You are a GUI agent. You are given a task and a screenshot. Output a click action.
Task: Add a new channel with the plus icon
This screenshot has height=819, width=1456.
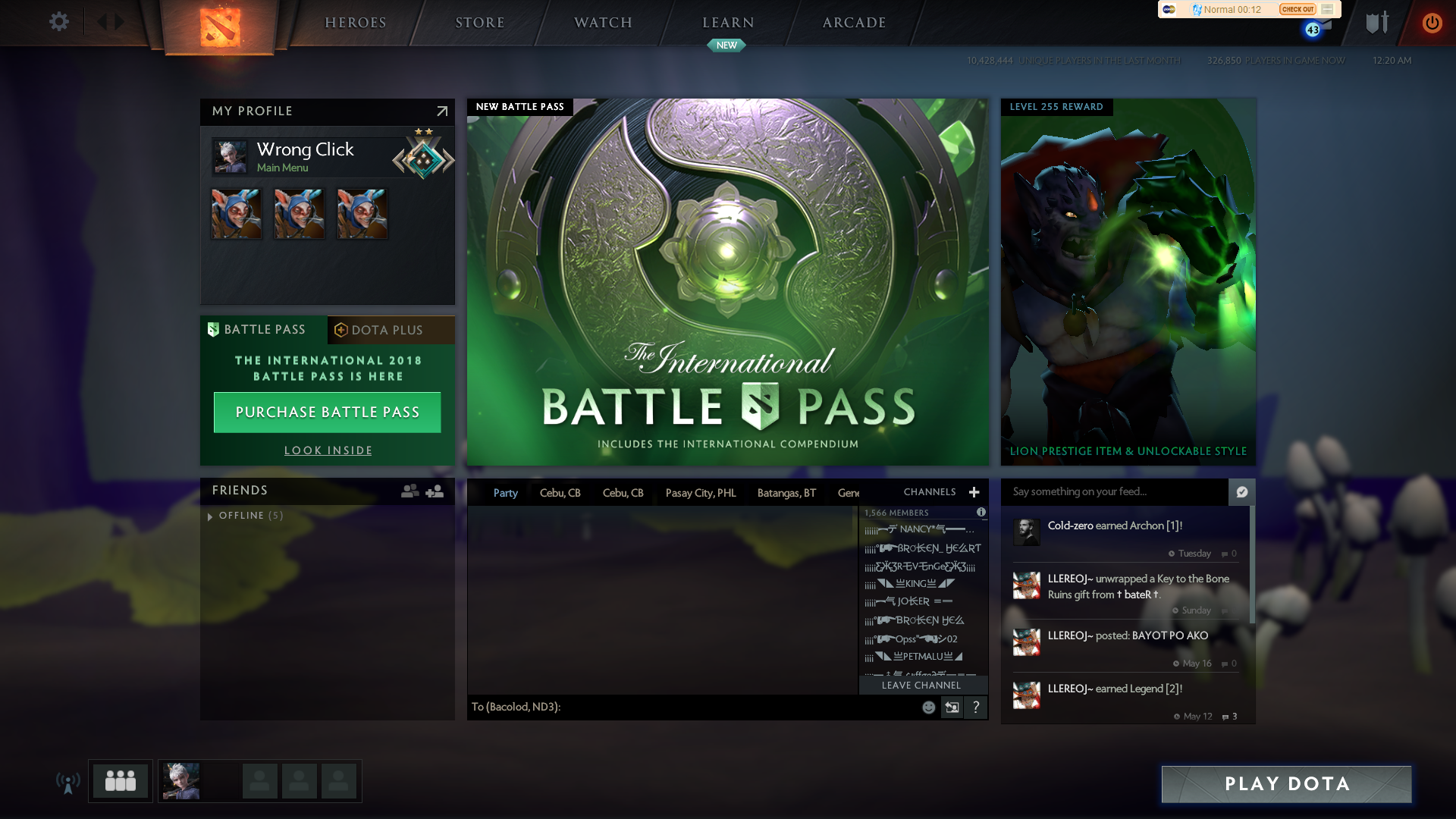(x=974, y=492)
